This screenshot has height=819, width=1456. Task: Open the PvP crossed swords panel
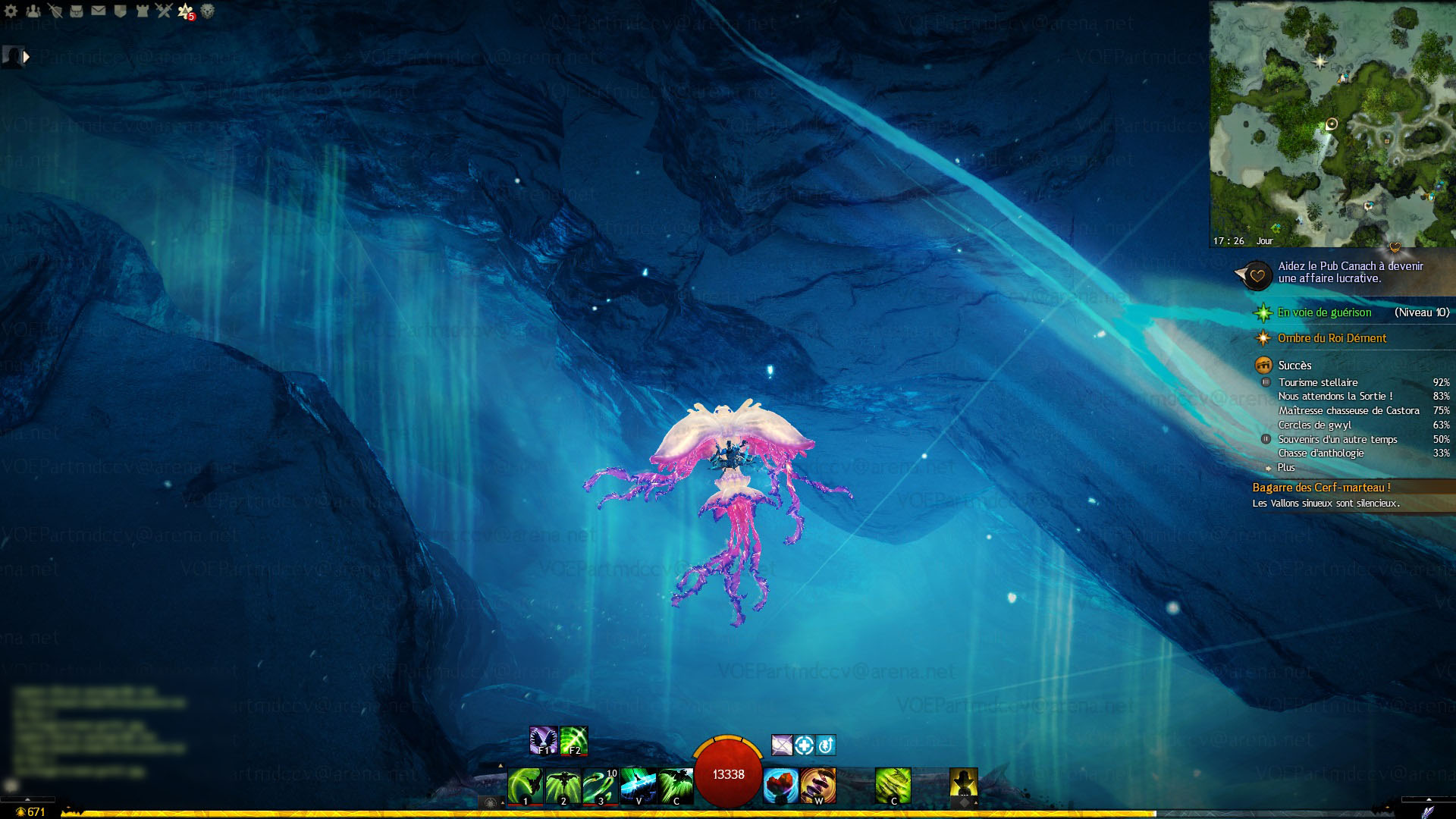[x=164, y=11]
